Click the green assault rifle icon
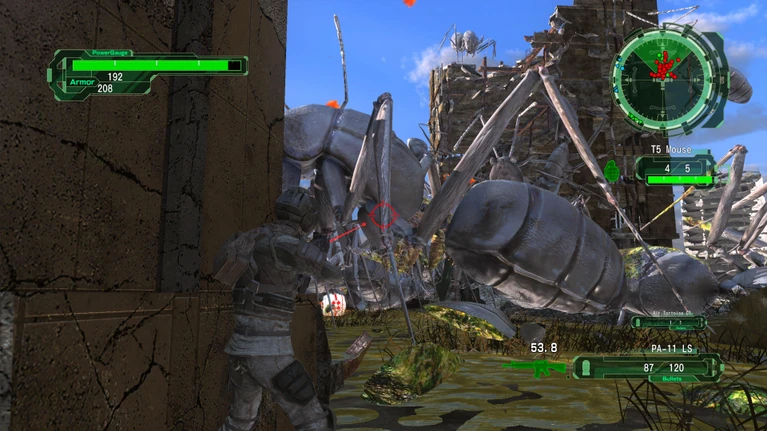Viewport: 767px width, 431px height. [533, 367]
